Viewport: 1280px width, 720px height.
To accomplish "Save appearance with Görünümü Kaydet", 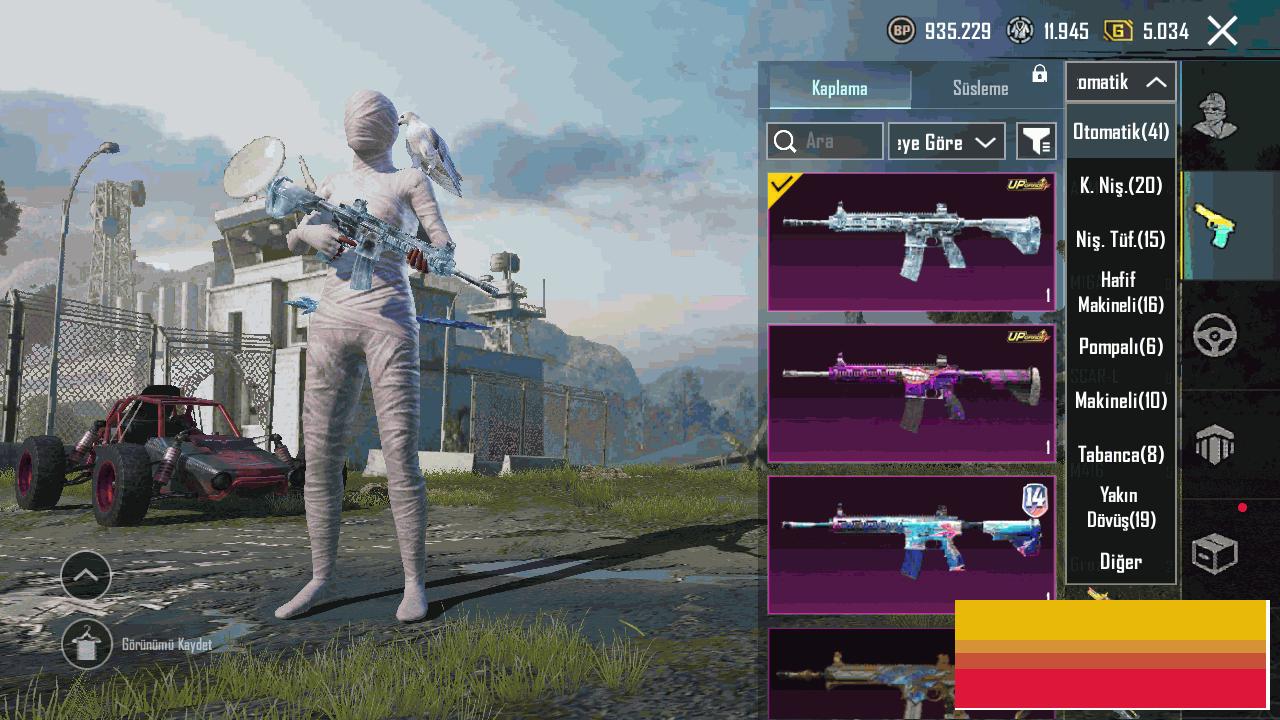I will tap(87, 644).
